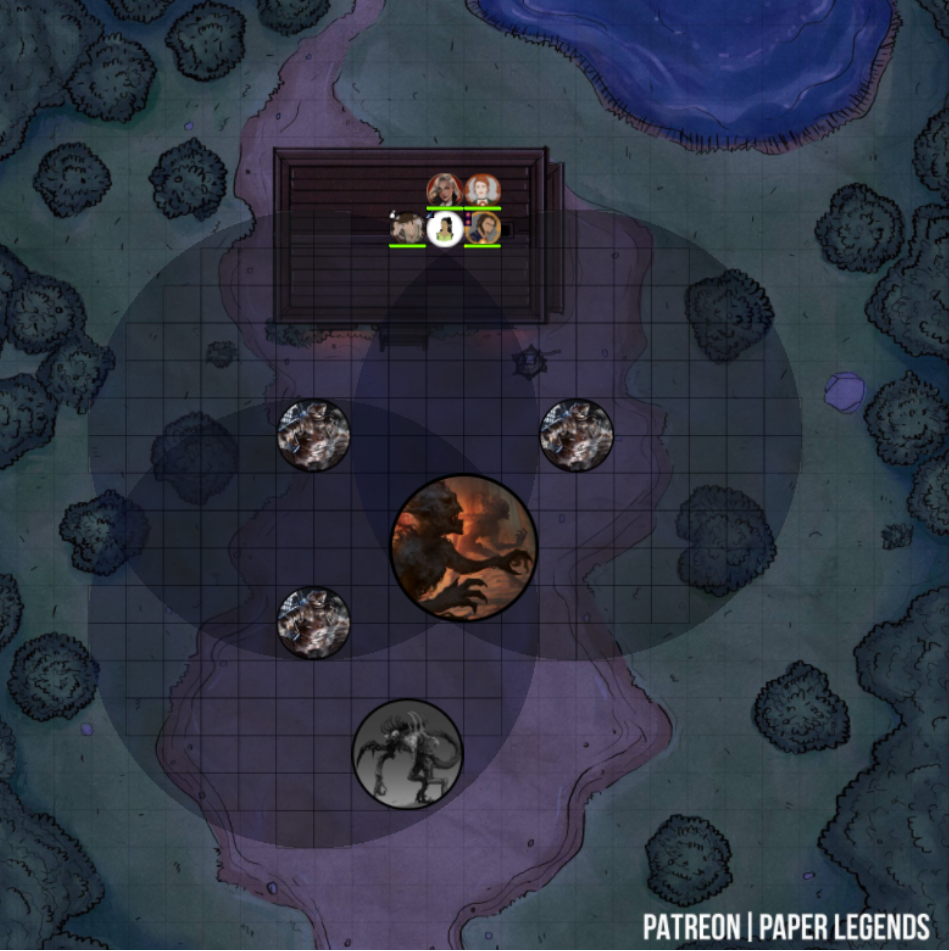Select the green-dress woman token

[x=444, y=228]
